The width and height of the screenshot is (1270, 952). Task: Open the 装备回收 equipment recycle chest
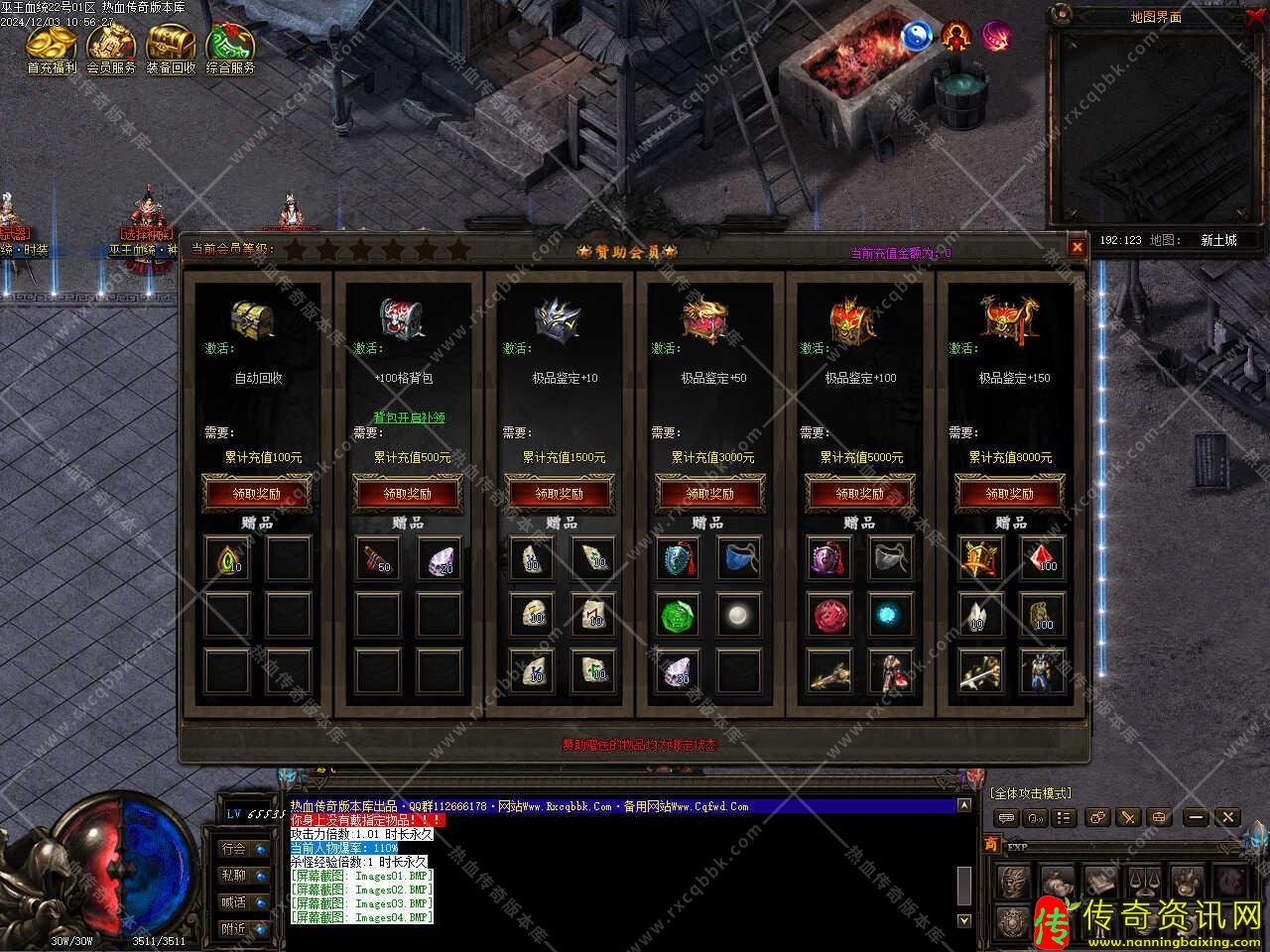tap(171, 46)
